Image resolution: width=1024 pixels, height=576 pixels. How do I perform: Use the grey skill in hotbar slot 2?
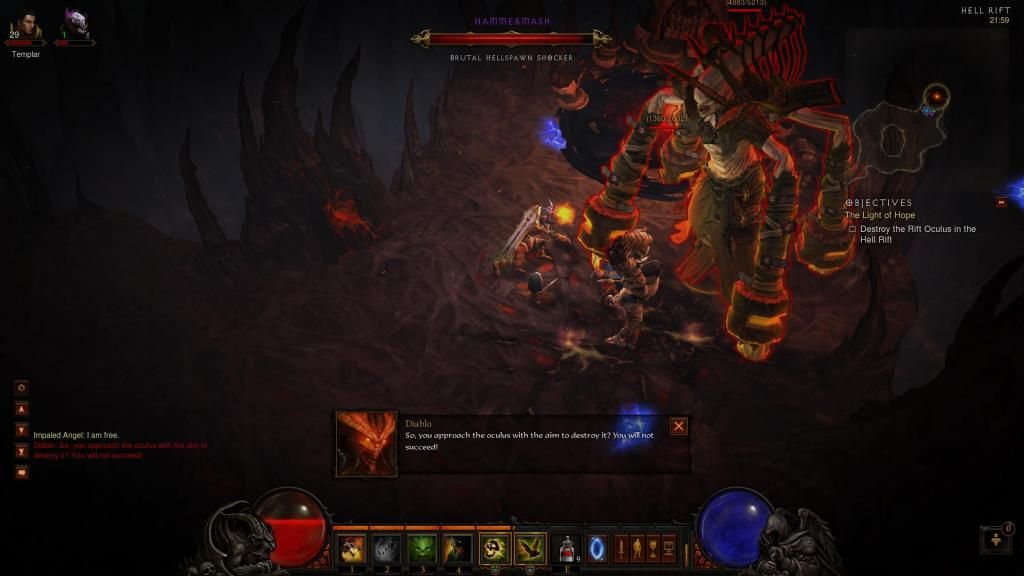pos(387,547)
